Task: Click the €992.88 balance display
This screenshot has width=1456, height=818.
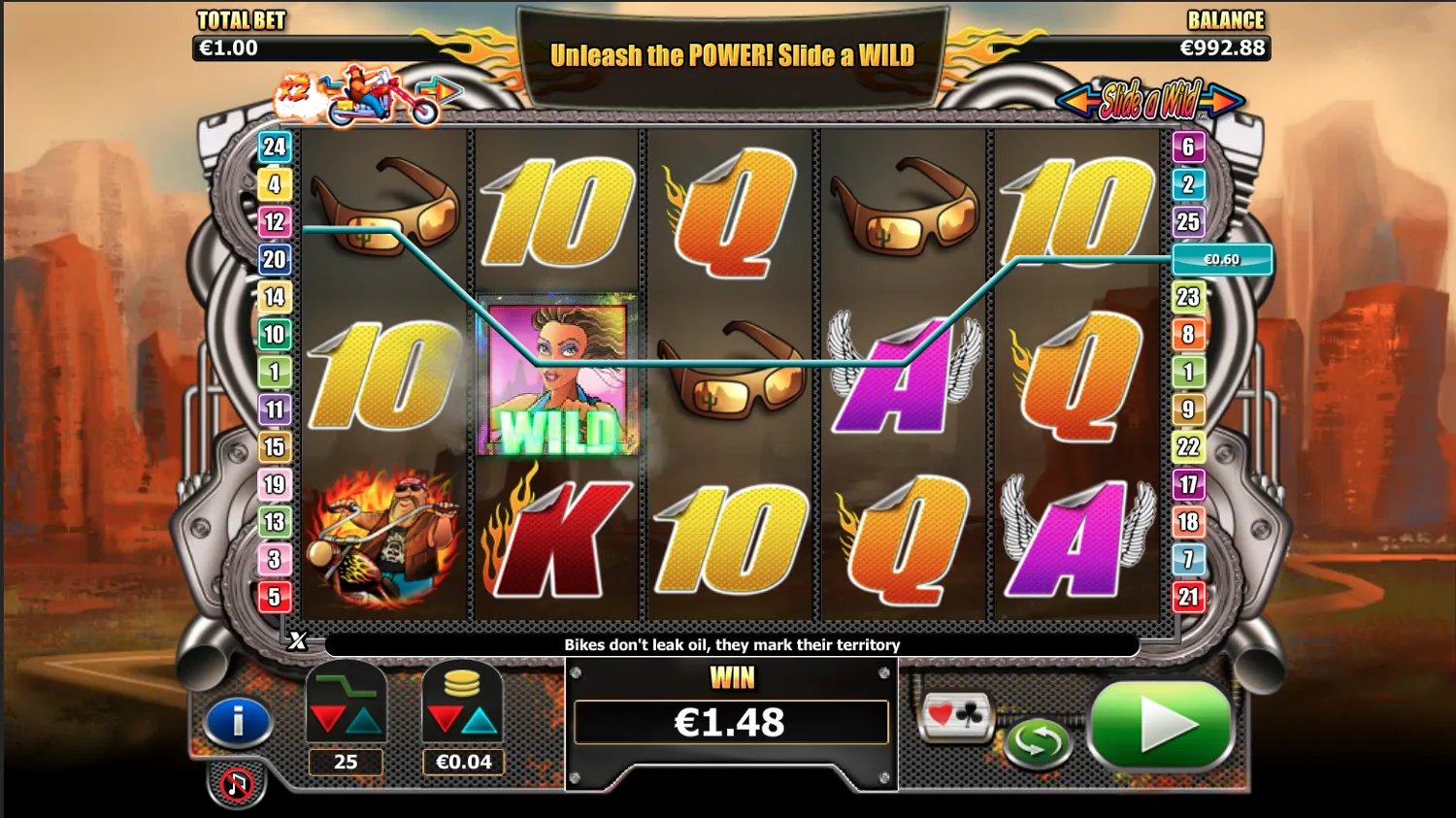Action: pos(1221,46)
